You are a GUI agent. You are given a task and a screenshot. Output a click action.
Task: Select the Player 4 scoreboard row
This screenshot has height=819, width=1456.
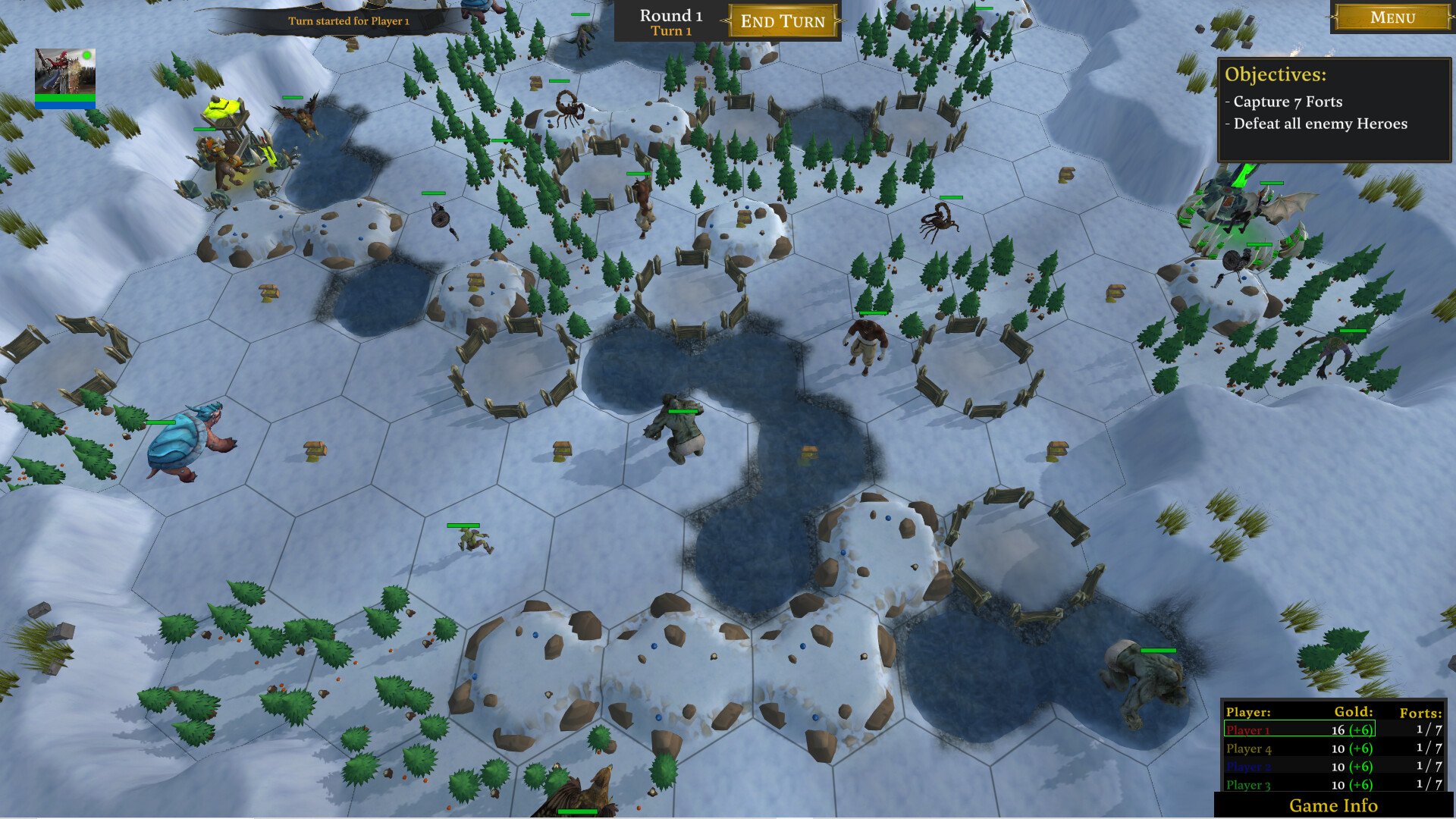click(1299, 748)
